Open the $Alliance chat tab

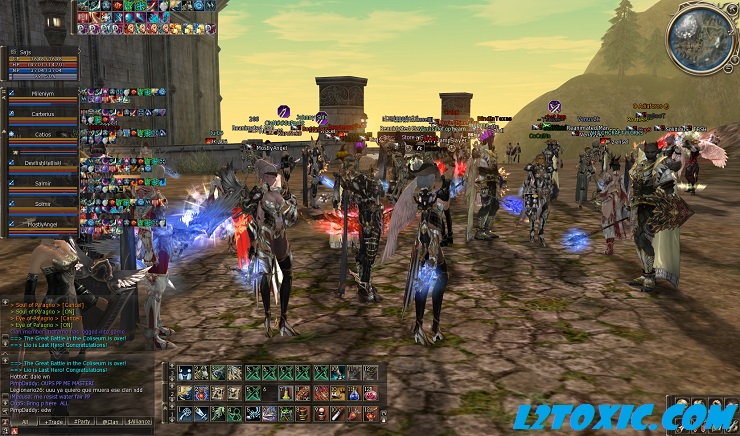[140, 422]
